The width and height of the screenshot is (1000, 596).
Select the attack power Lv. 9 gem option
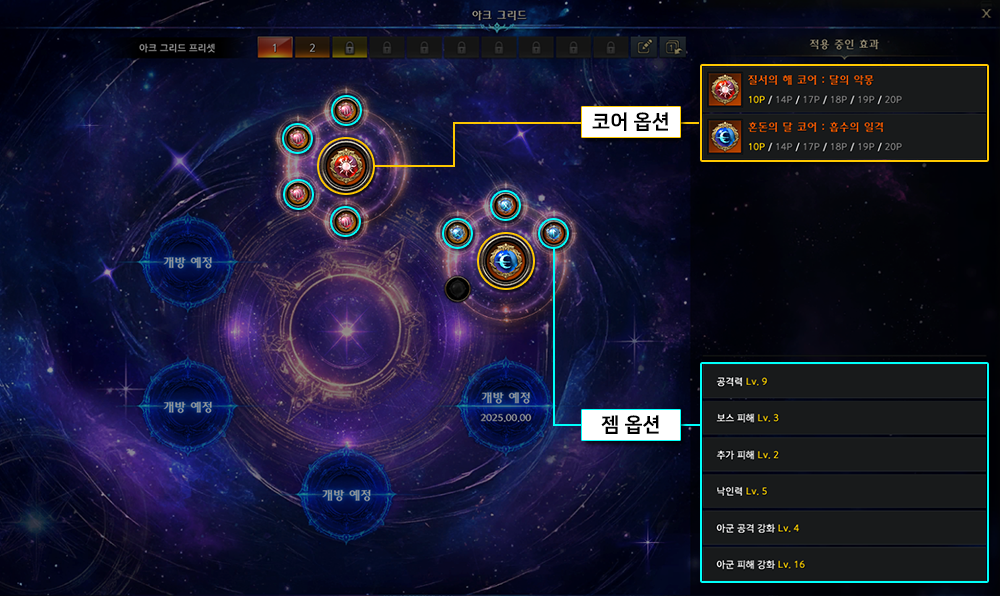(844, 382)
